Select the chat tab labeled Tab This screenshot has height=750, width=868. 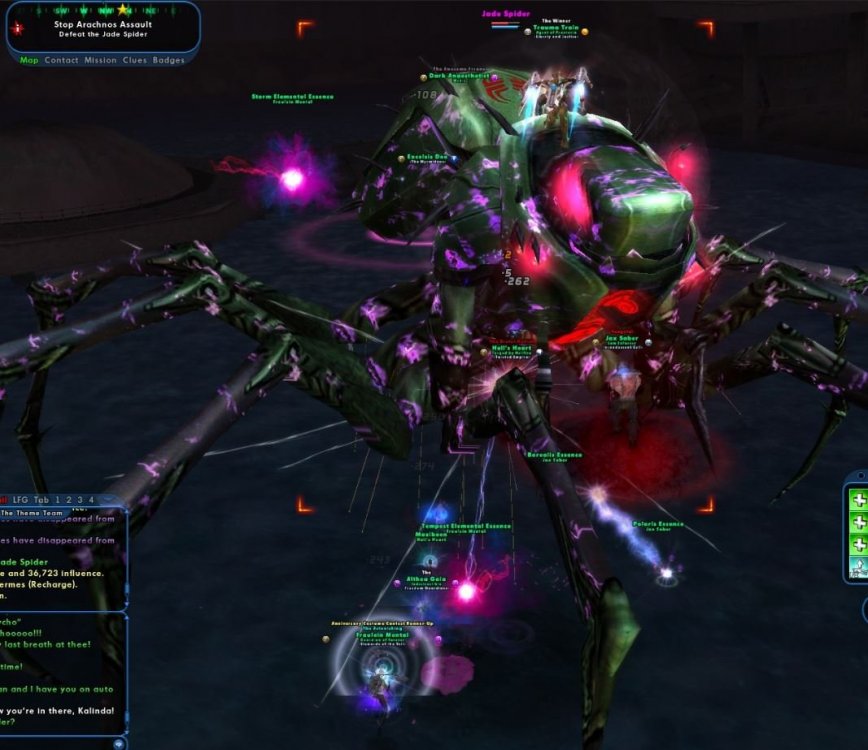tap(41, 500)
